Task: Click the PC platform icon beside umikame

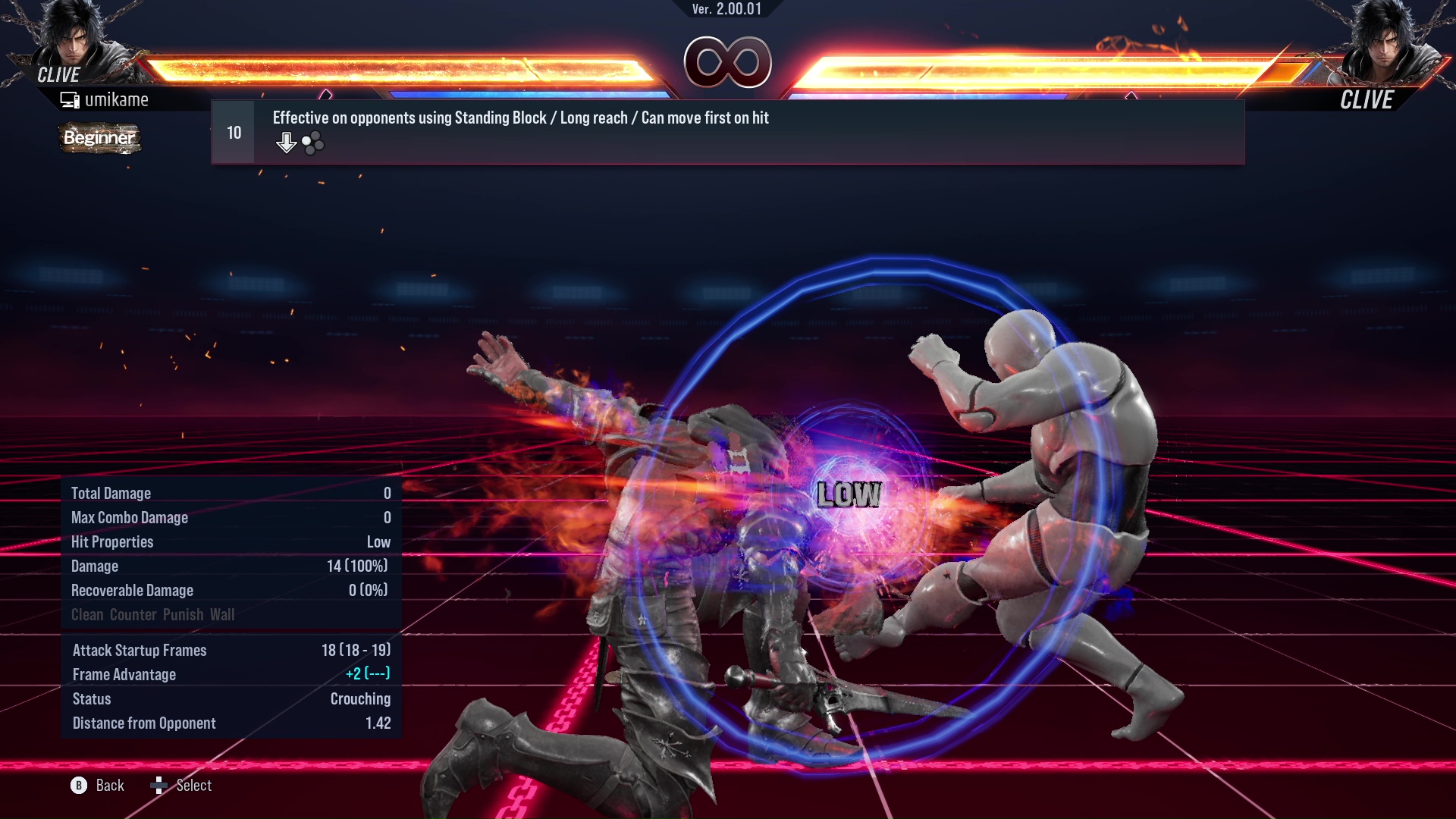Action: 70,99
